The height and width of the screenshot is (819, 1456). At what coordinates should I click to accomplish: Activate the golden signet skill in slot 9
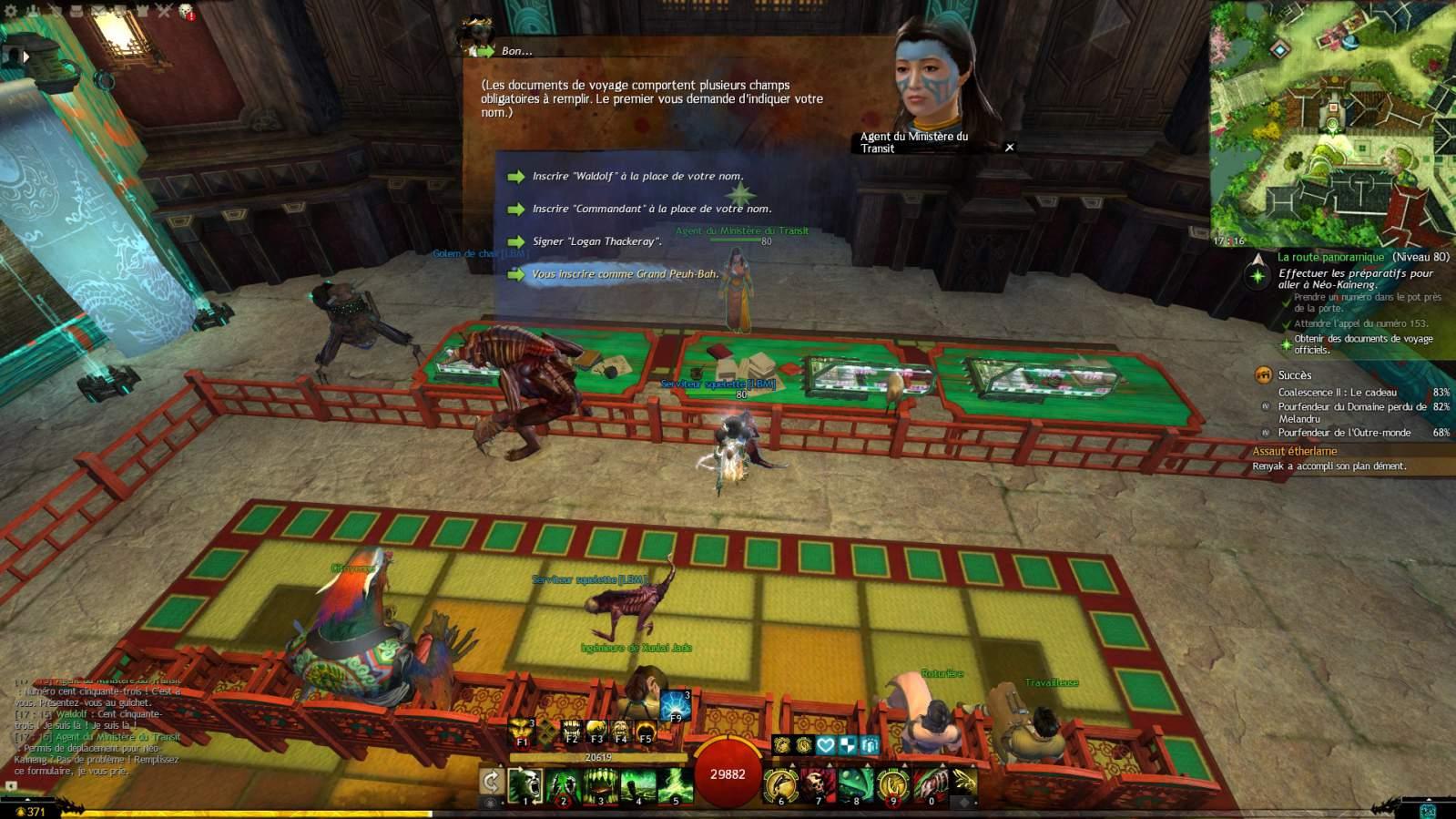coord(892,784)
